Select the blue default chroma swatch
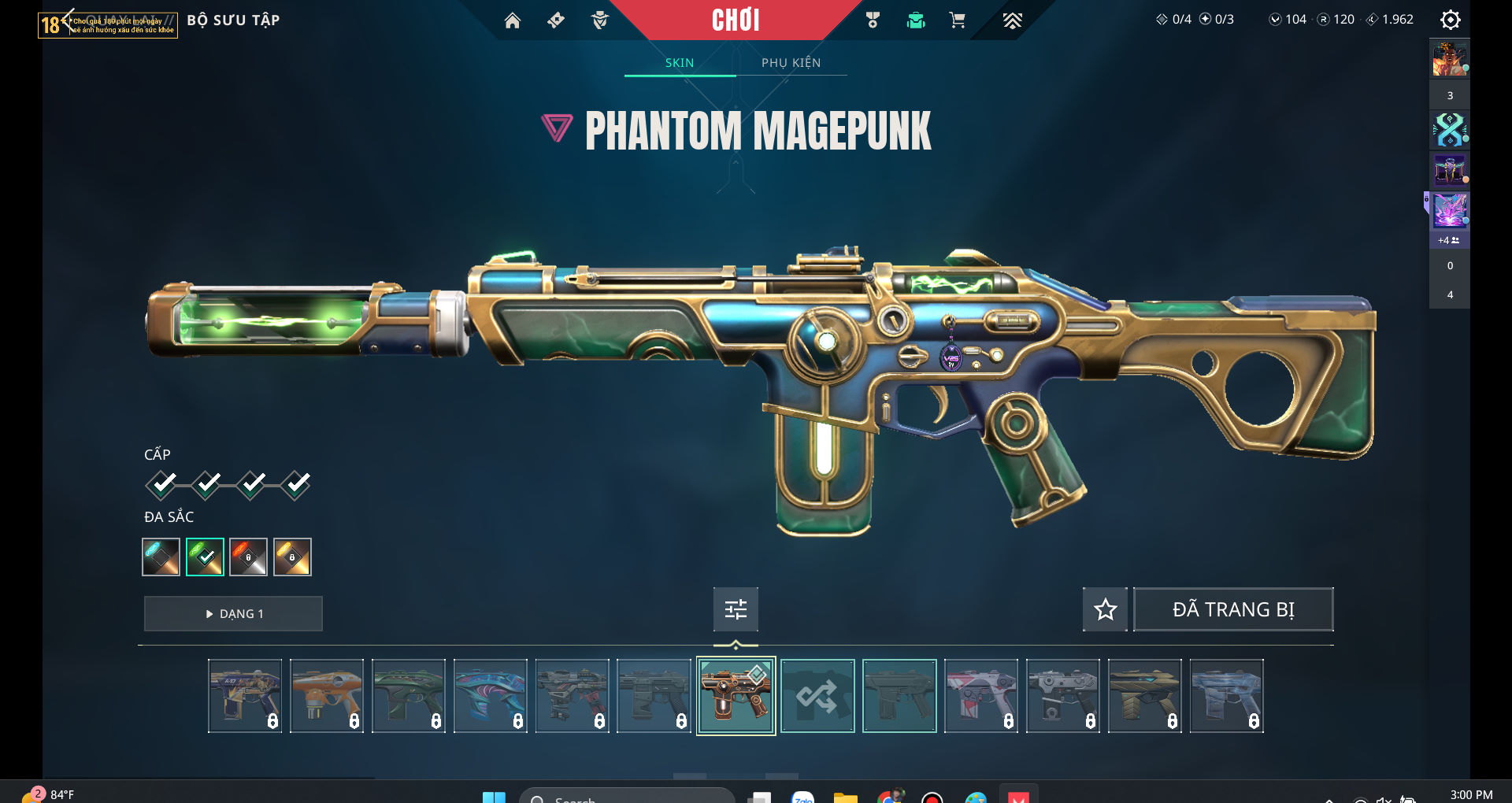 tap(161, 557)
